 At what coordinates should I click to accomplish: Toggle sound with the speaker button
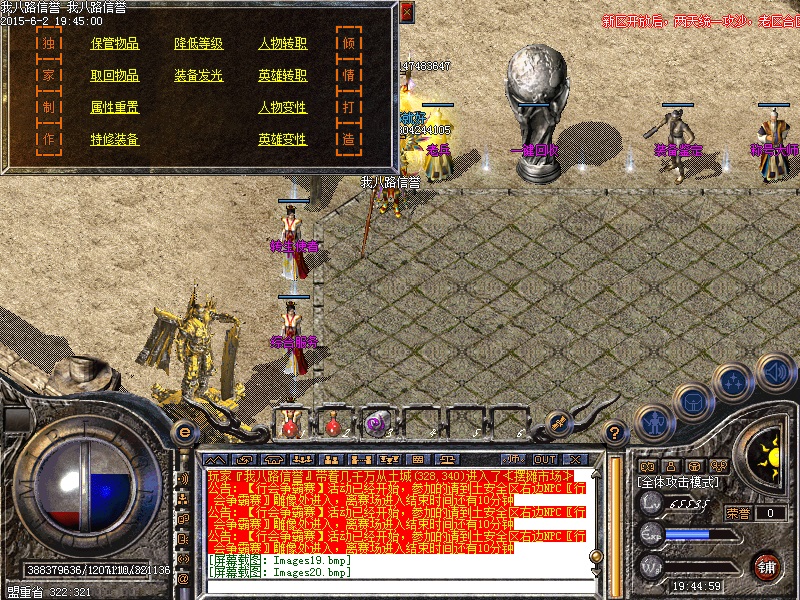(775, 372)
